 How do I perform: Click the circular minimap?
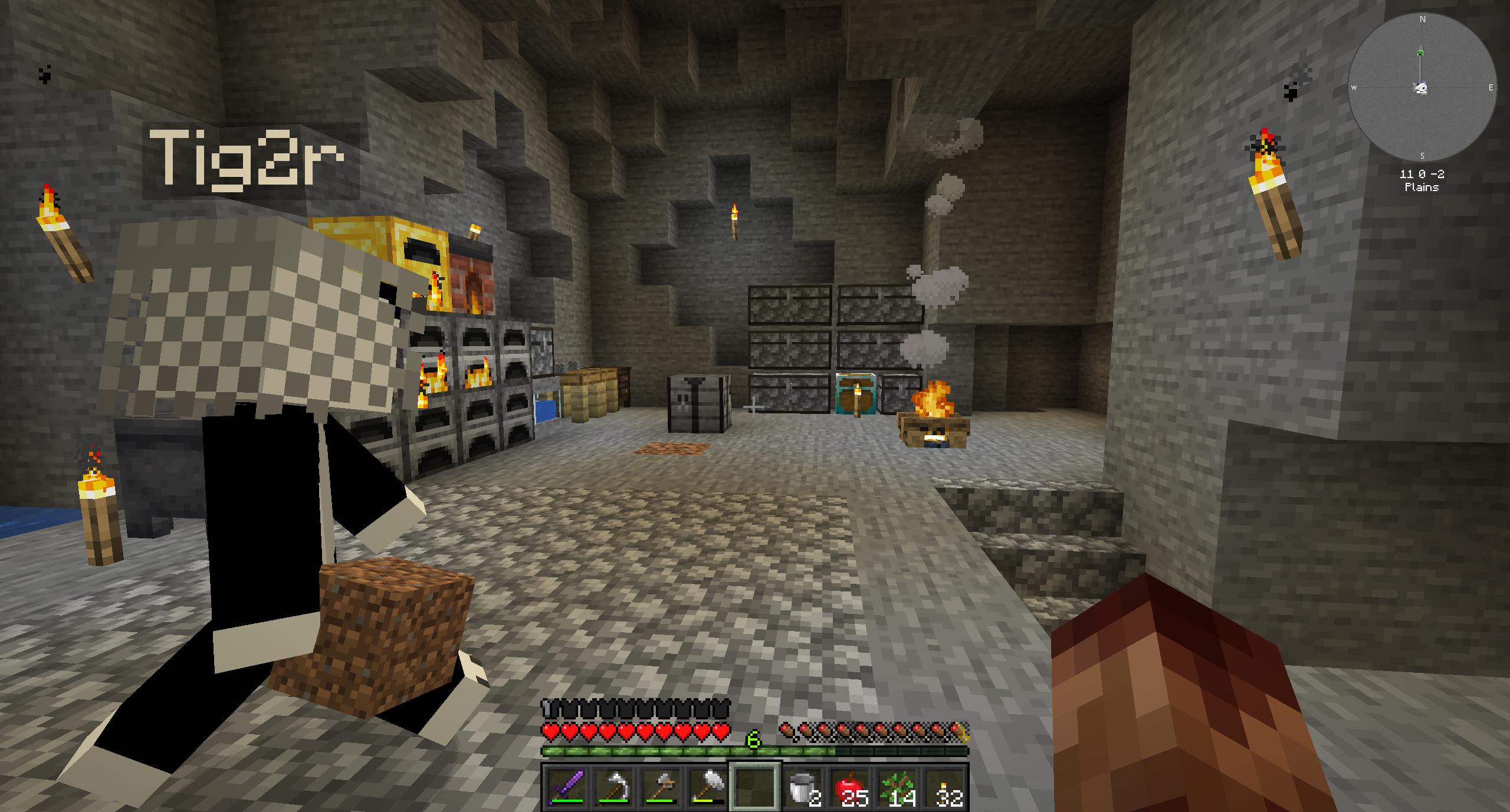[x=1422, y=87]
